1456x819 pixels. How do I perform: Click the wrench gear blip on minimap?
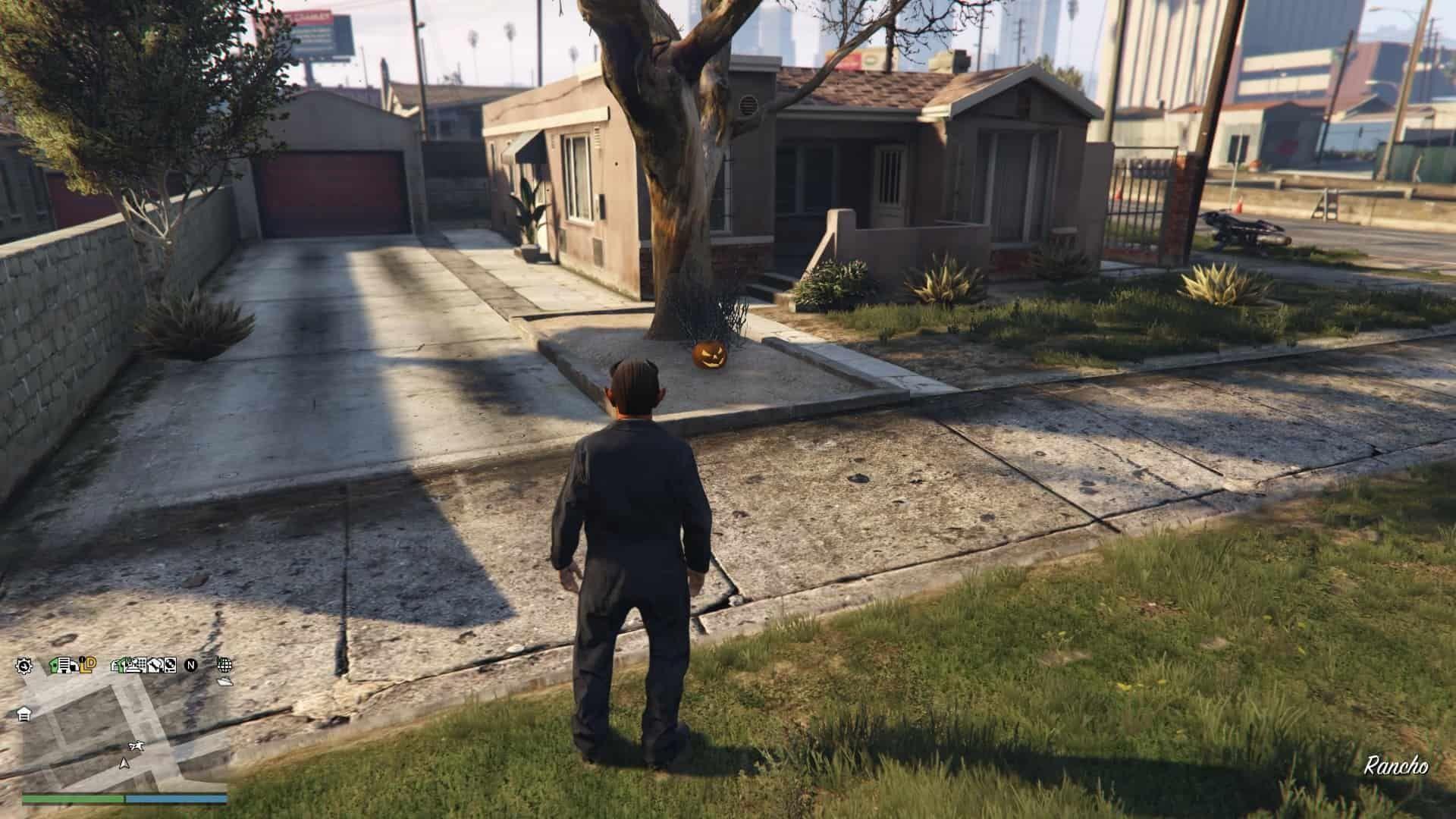click(24, 666)
